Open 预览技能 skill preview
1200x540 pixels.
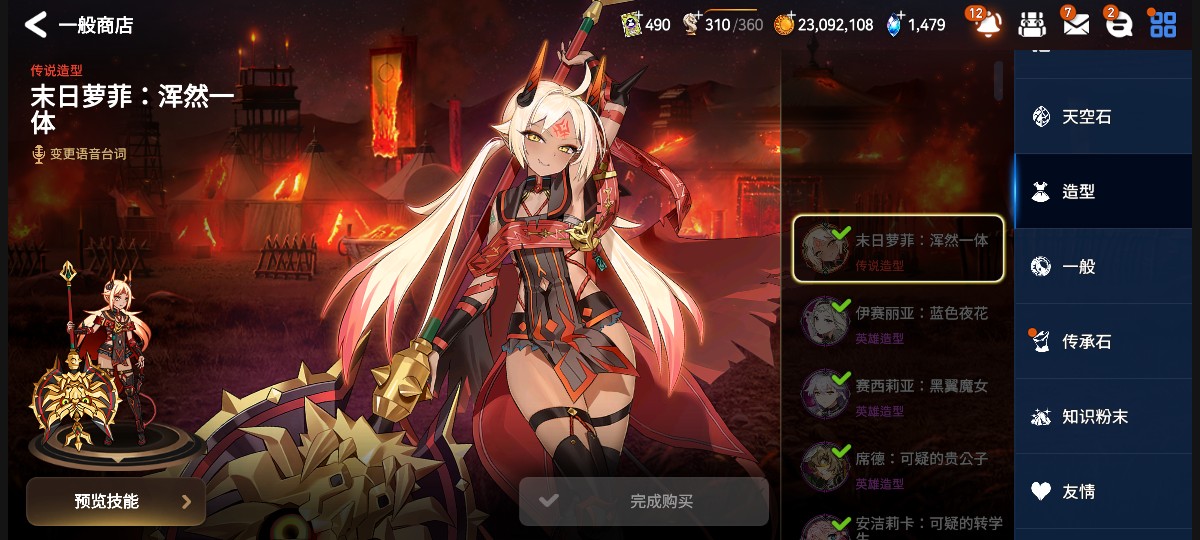(116, 501)
